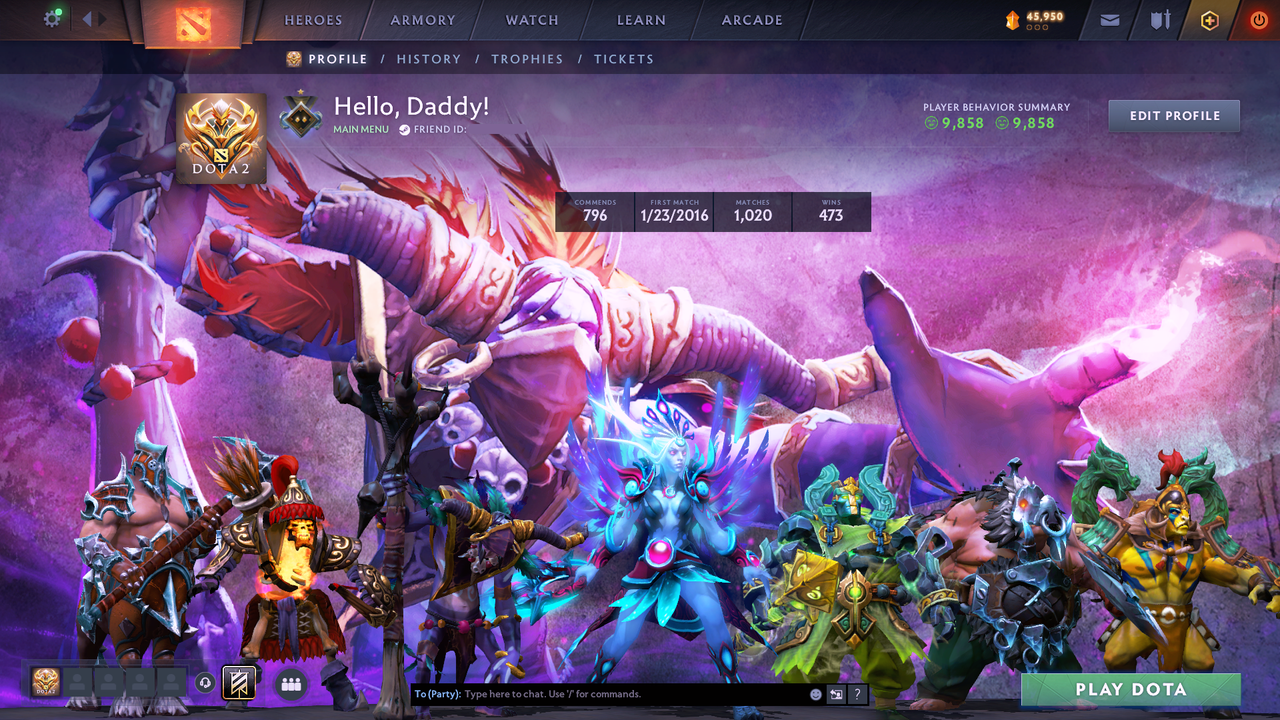1280x720 pixels.
Task: Click the power/logout icon
Action: coord(1258,19)
